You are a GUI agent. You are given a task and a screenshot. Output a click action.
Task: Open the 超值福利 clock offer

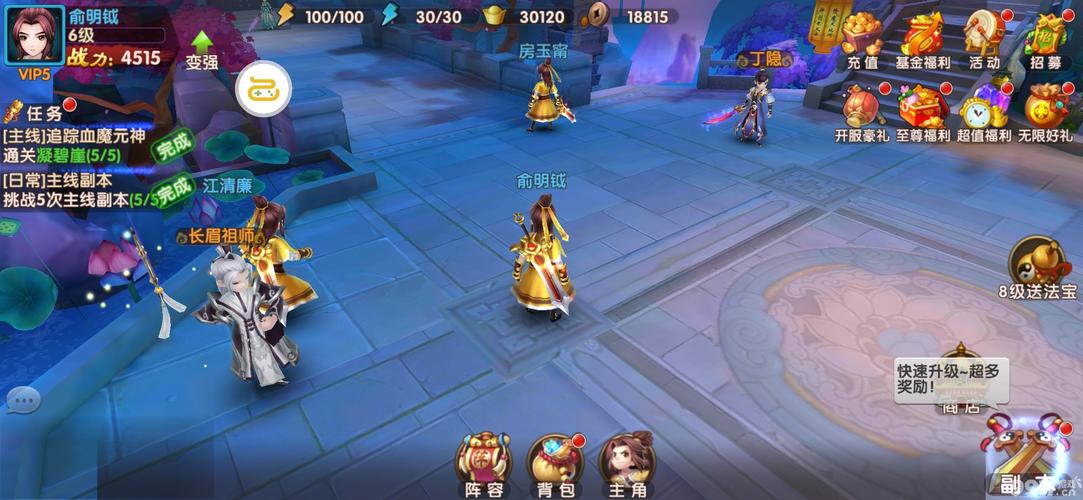coord(984,108)
